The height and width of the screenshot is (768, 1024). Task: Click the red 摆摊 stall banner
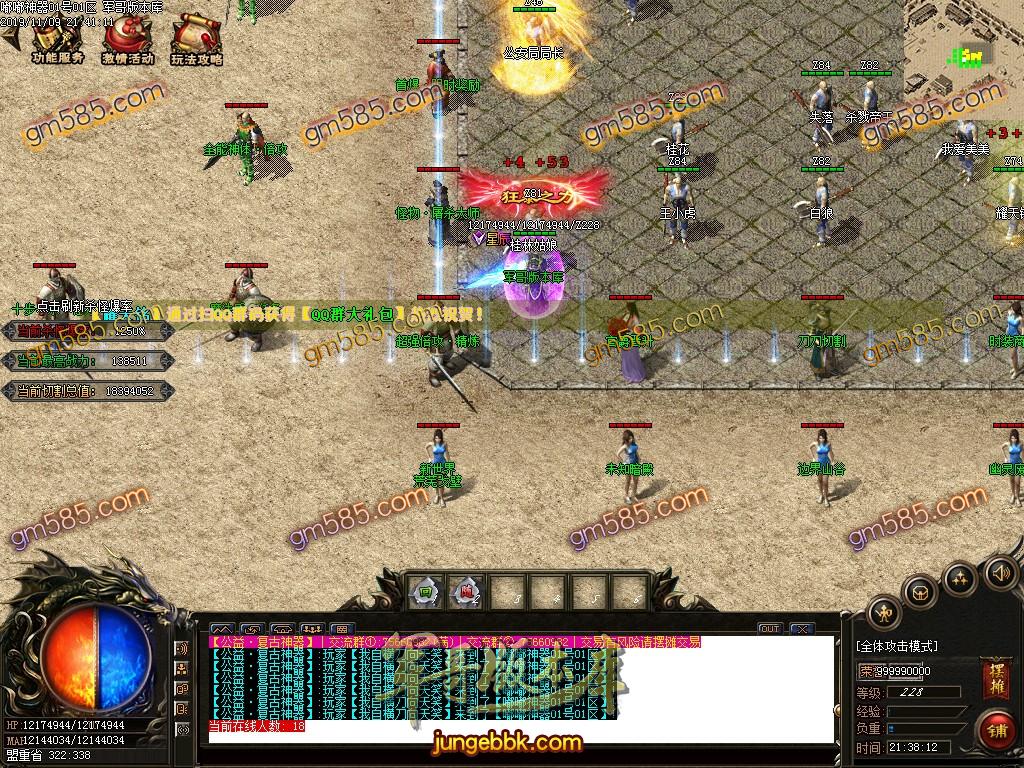[x=996, y=678]
